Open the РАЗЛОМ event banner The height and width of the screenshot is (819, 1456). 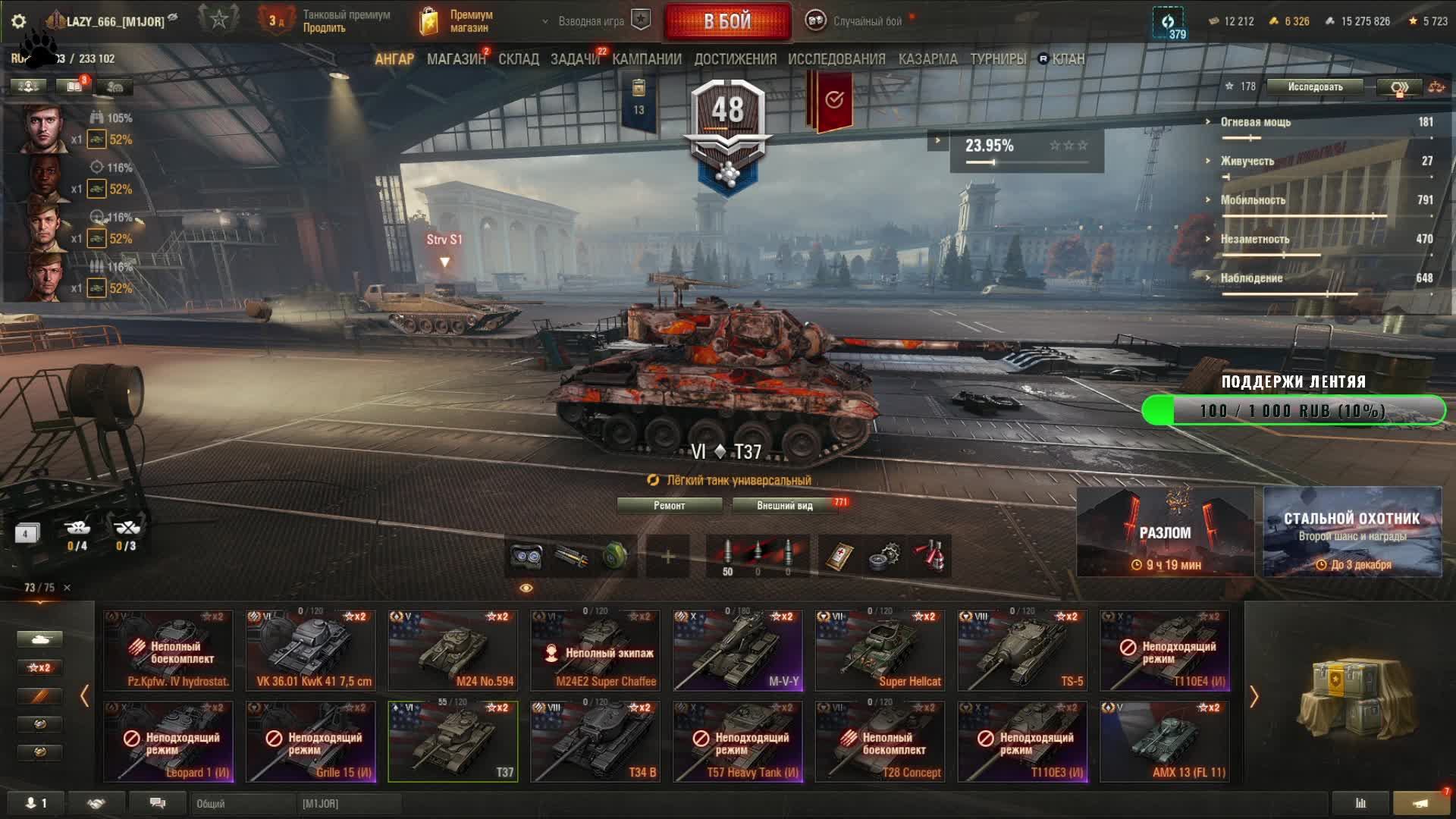[x=1165, y=532]
